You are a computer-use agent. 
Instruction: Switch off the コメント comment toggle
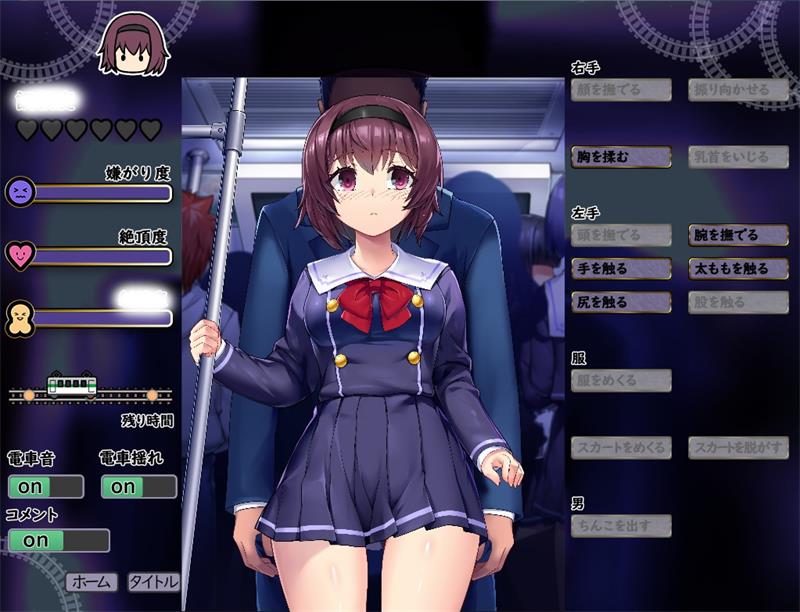[x=58, y=540]
